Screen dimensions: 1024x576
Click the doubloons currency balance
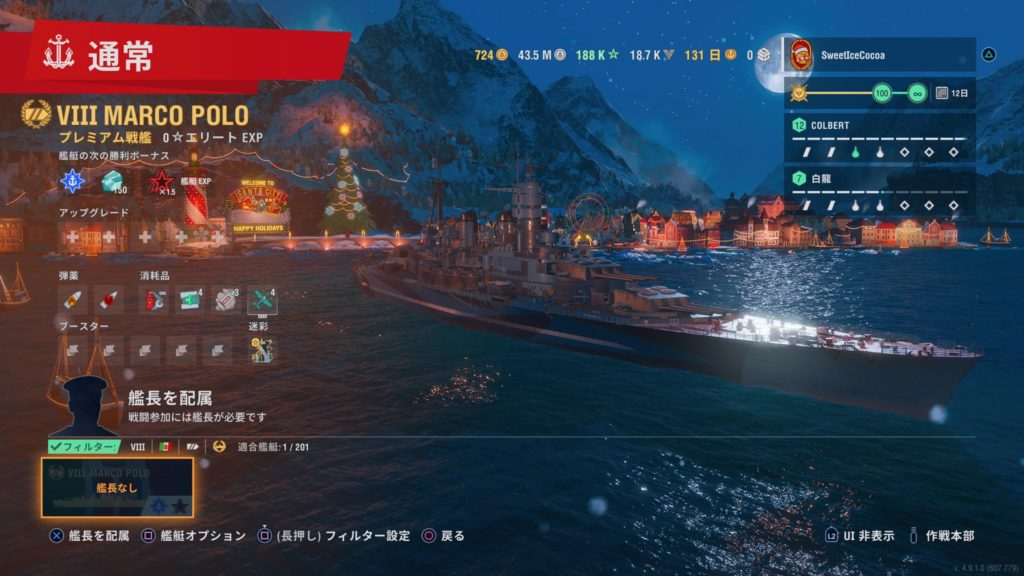(491, 55)
